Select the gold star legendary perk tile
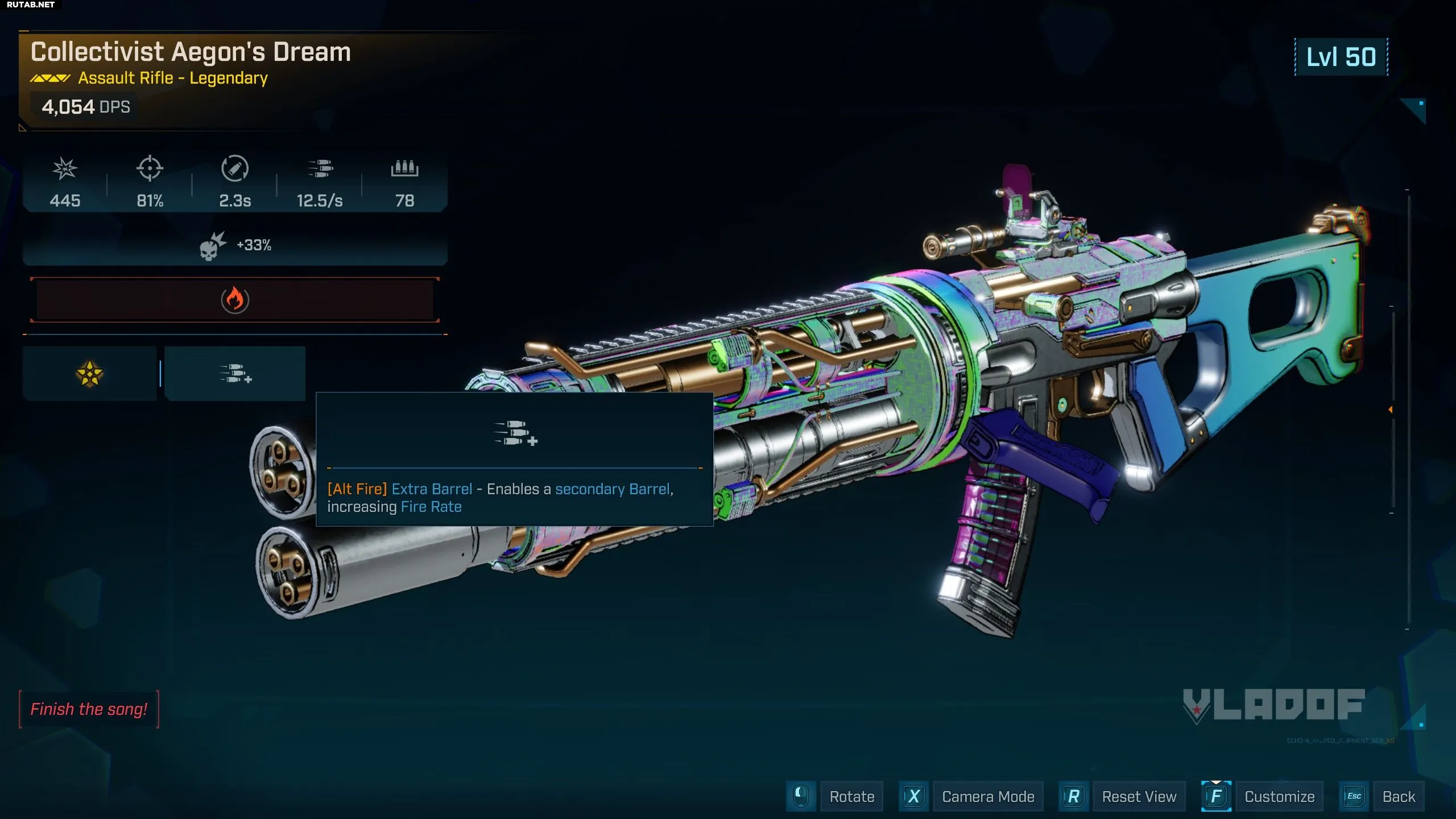Screen dimensions: 1456x819 89,374
